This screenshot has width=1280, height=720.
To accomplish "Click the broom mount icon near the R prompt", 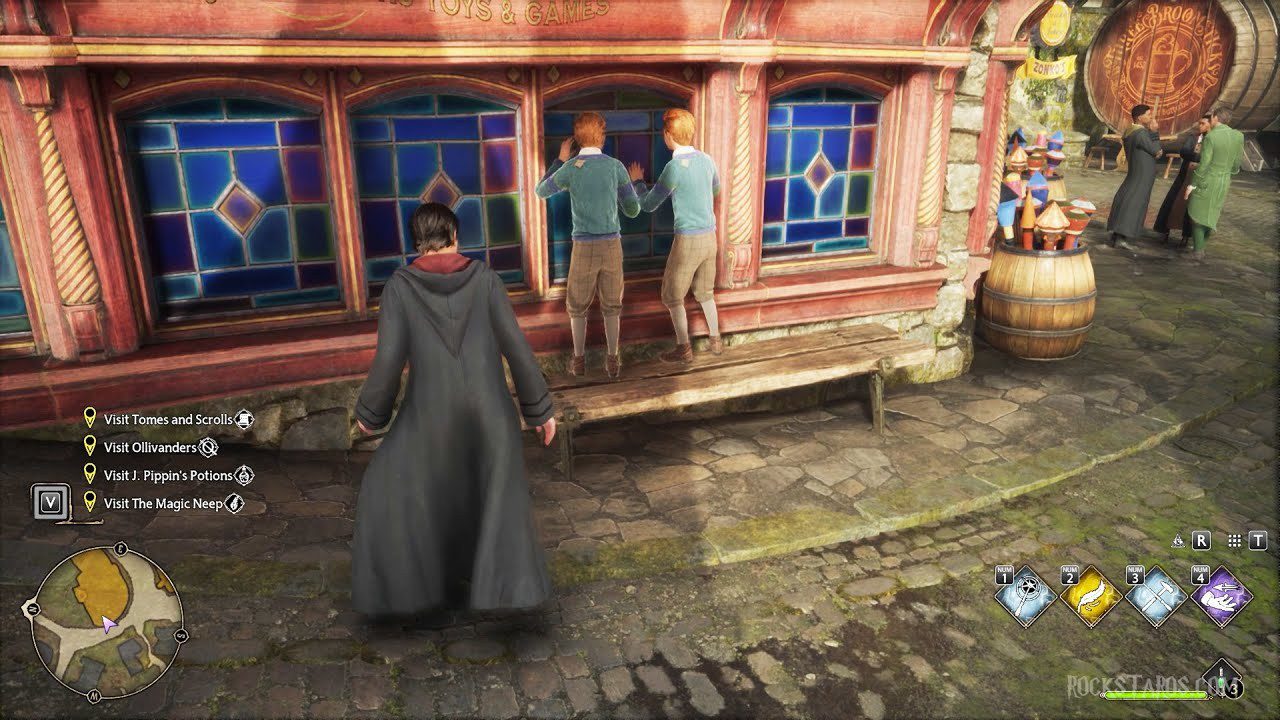I will click(x=1178, y=542).
